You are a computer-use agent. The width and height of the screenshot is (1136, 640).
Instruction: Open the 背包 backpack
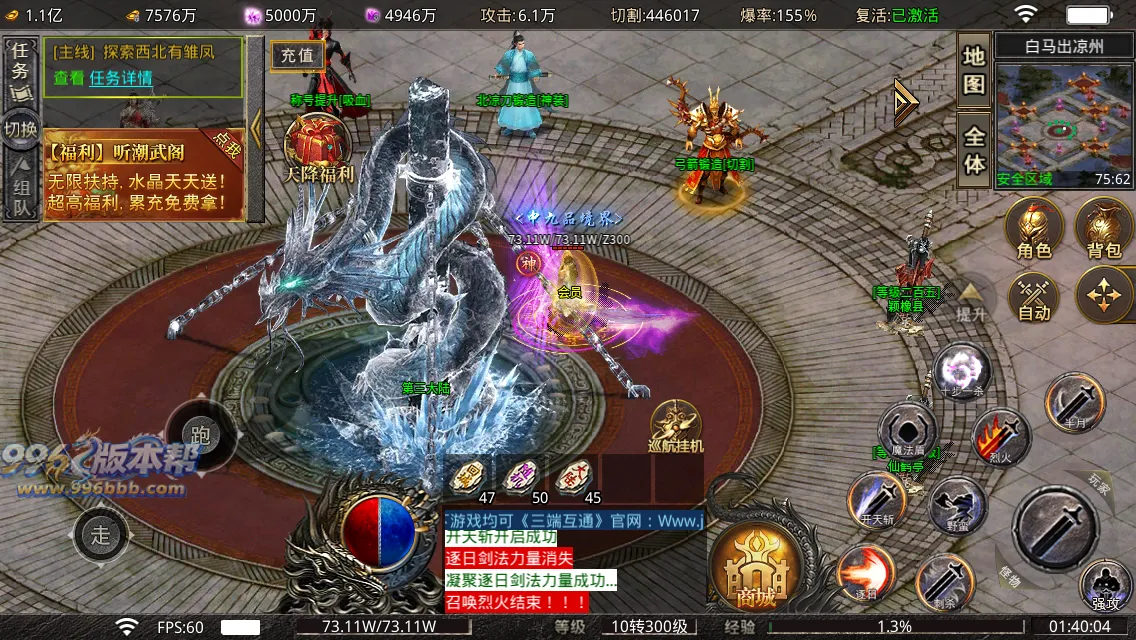click(x=1103, y=227)
